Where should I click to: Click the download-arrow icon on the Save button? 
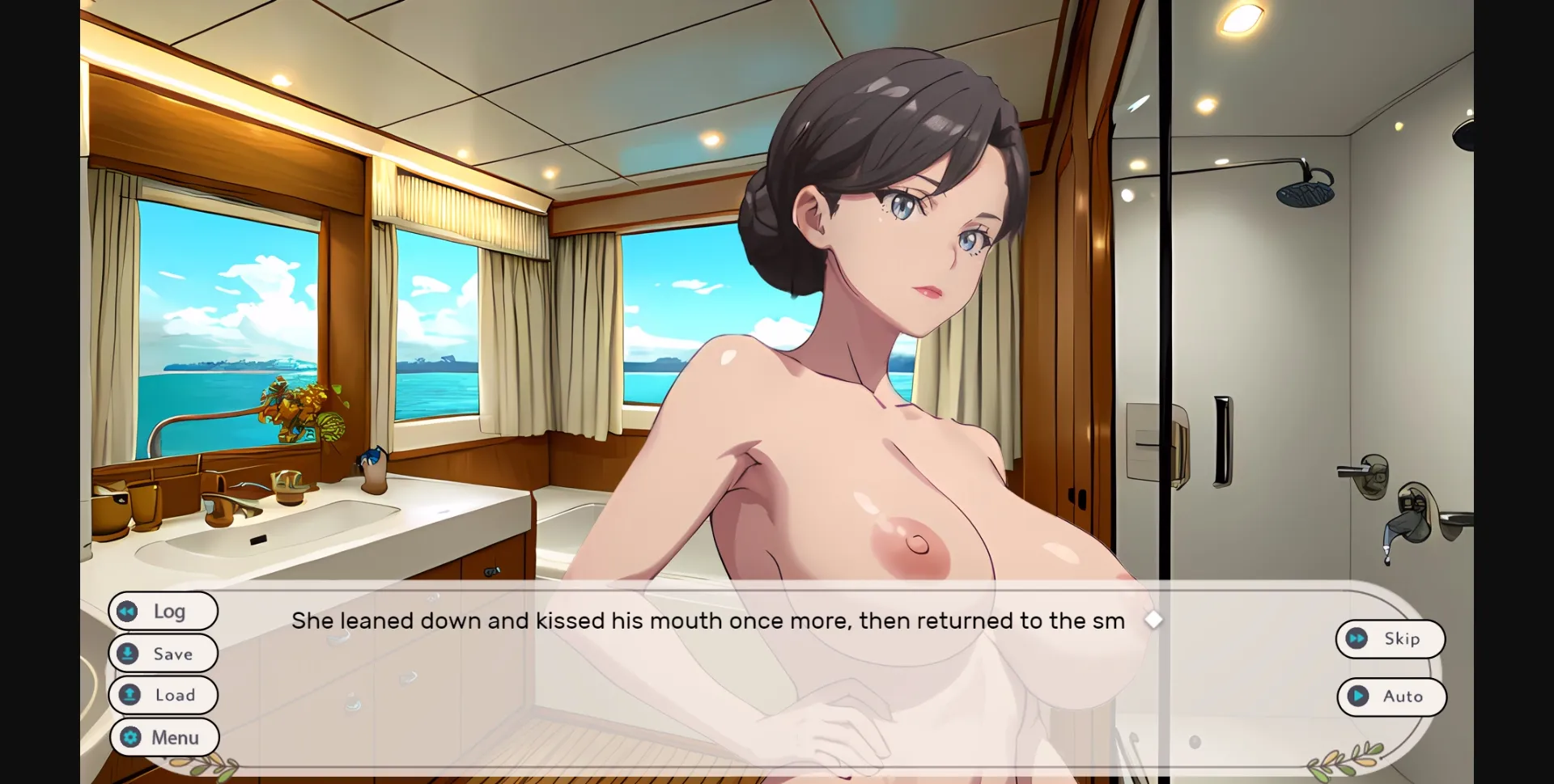(x=129, y=653)
